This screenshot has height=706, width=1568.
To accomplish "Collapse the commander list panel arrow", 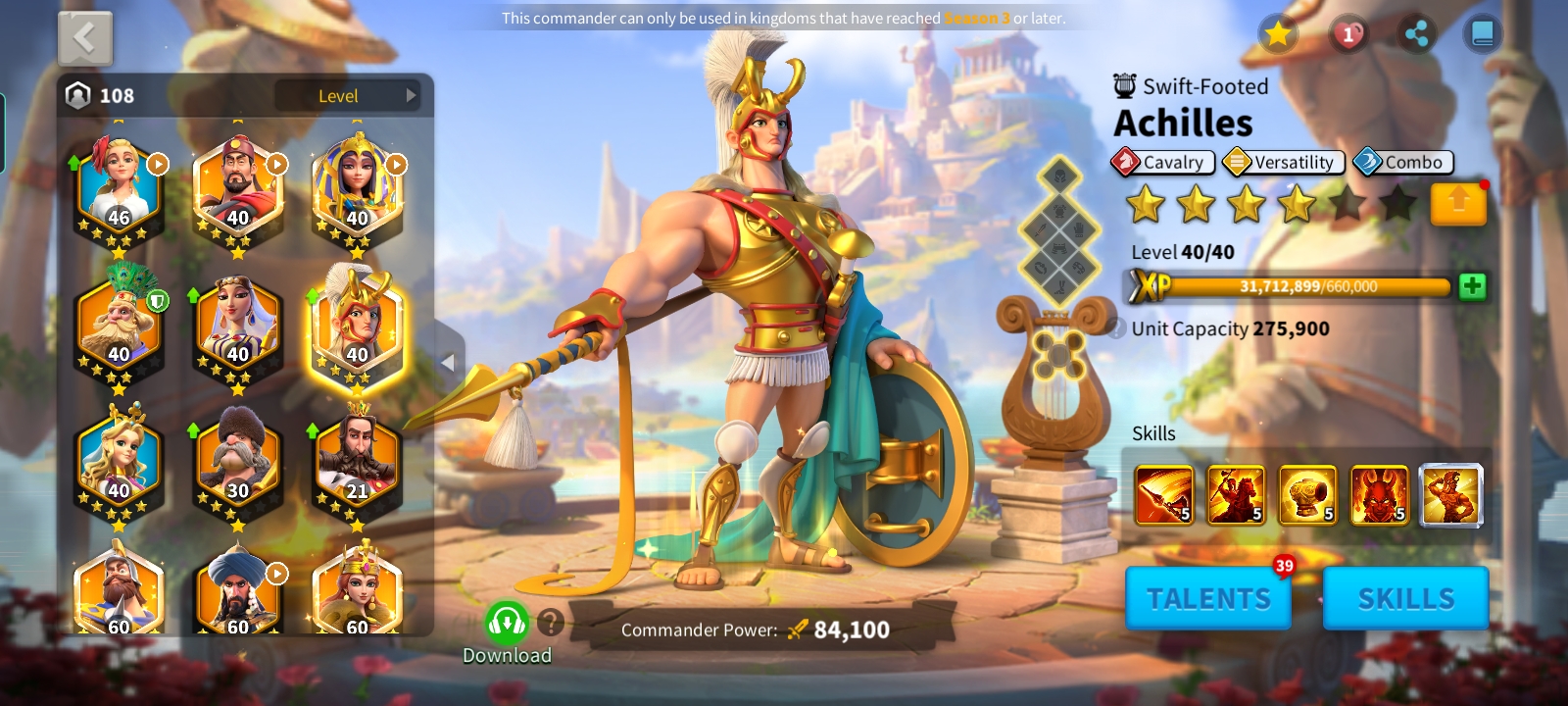I will point(448,362).
